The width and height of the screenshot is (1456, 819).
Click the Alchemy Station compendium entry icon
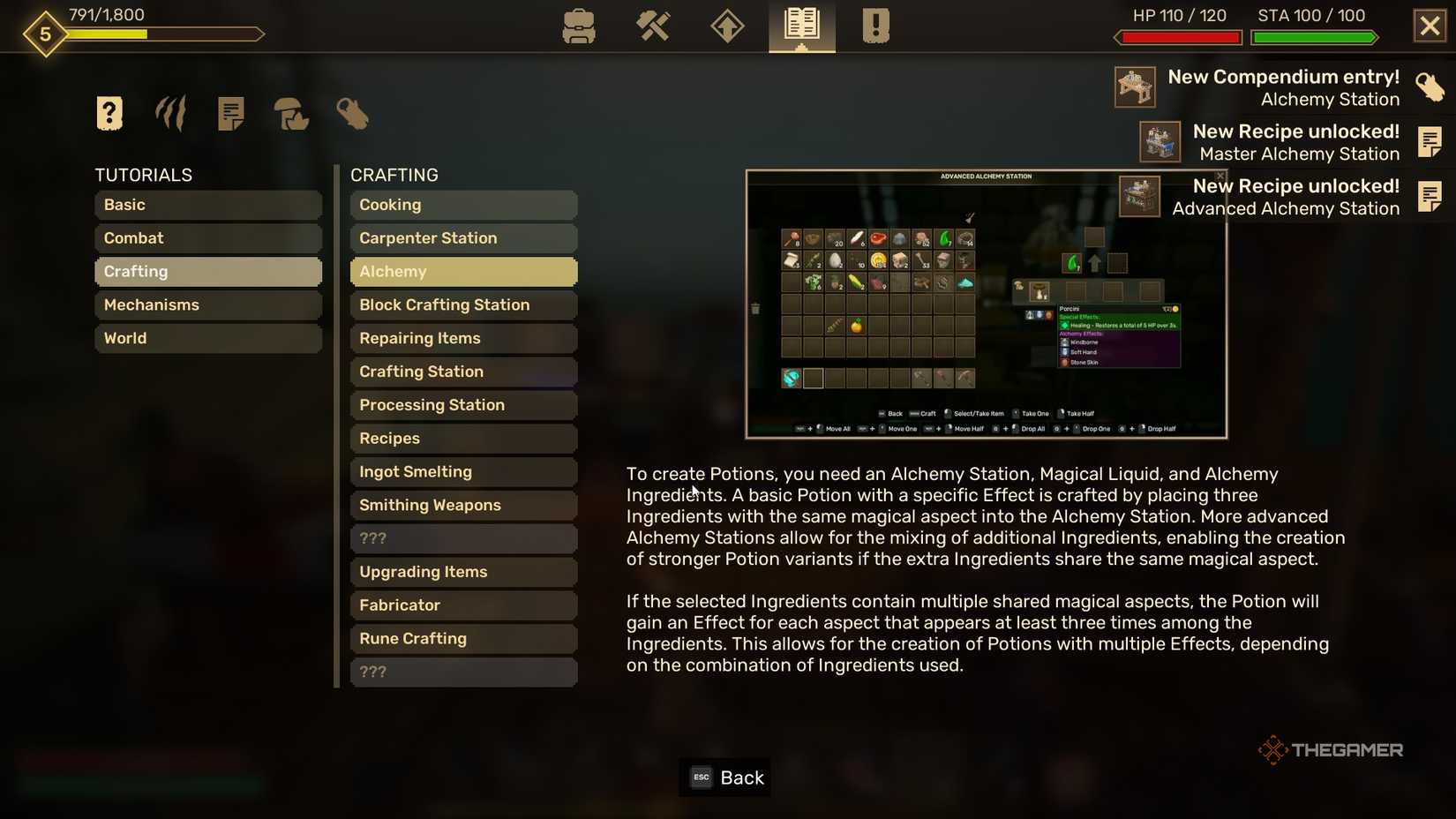[x=1134, y=86]
